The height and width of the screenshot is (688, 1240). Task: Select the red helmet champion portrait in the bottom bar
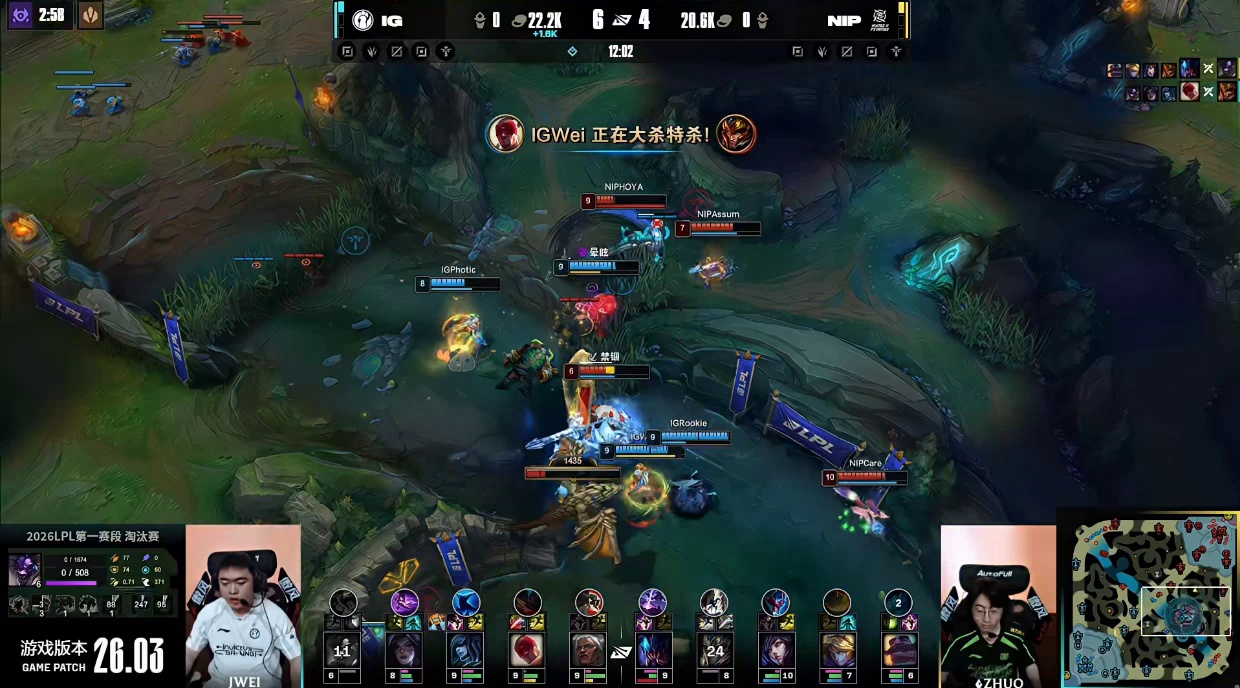tap(527, 650)
